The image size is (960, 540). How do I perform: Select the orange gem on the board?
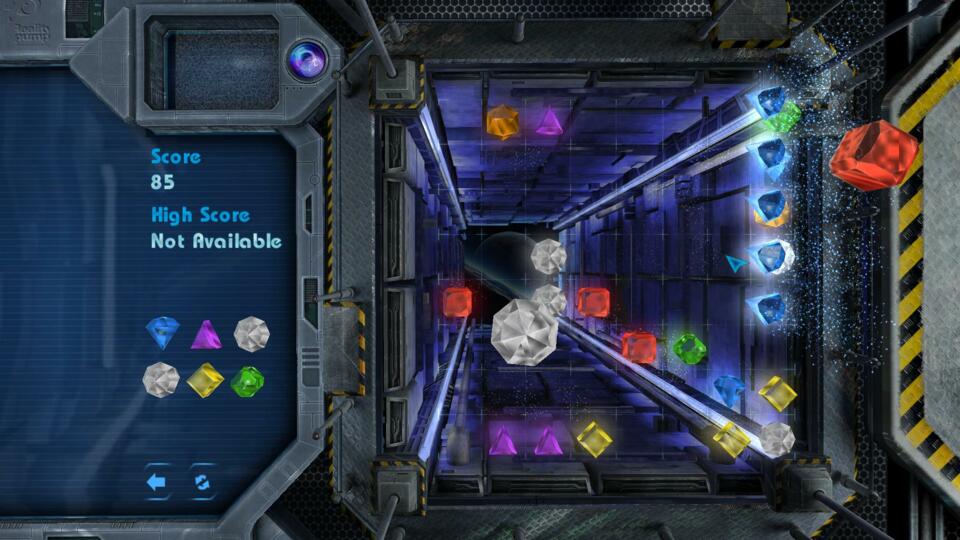click(502, 122)
